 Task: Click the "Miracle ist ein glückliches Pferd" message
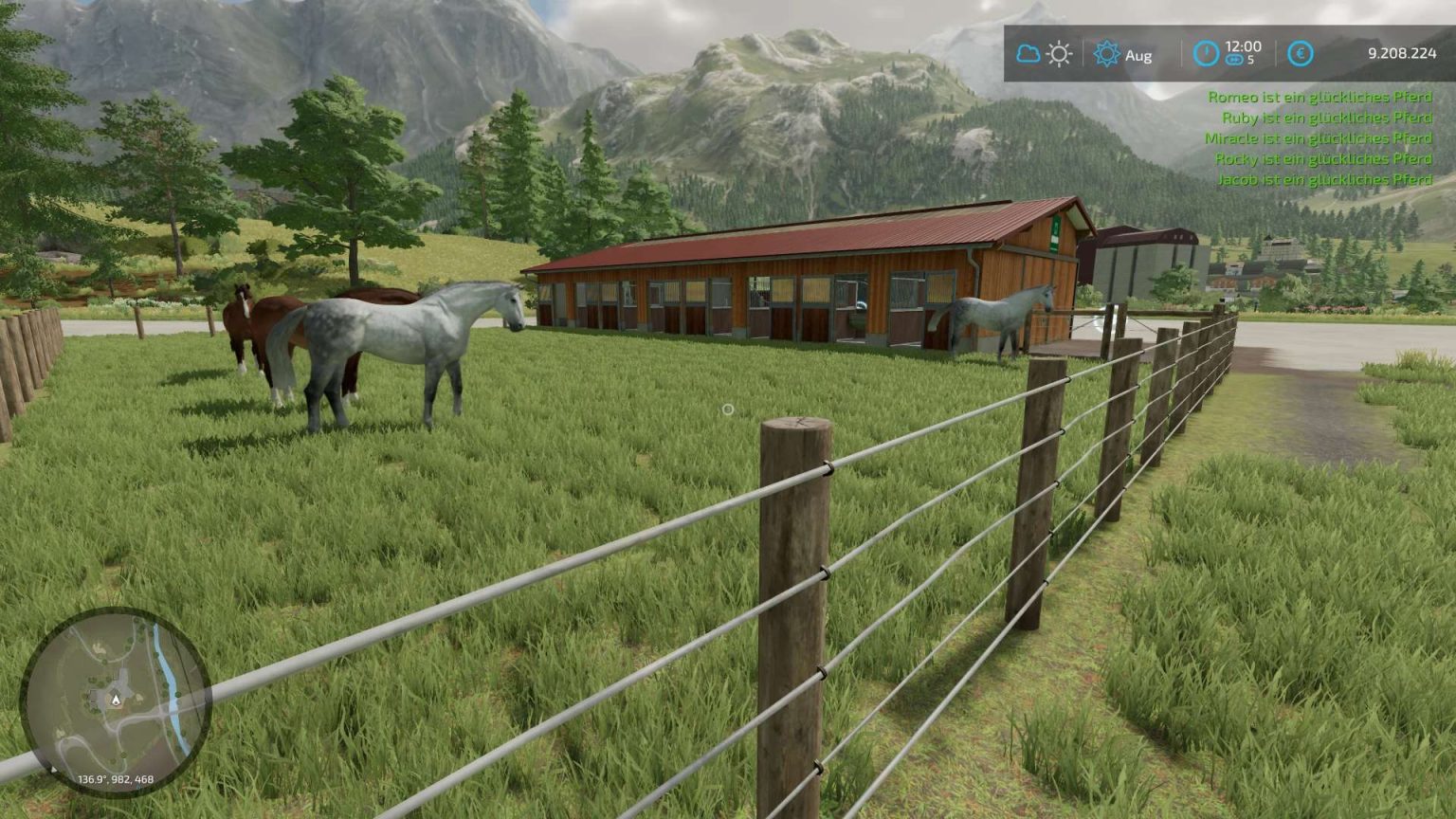click(x=1318, y=137)
